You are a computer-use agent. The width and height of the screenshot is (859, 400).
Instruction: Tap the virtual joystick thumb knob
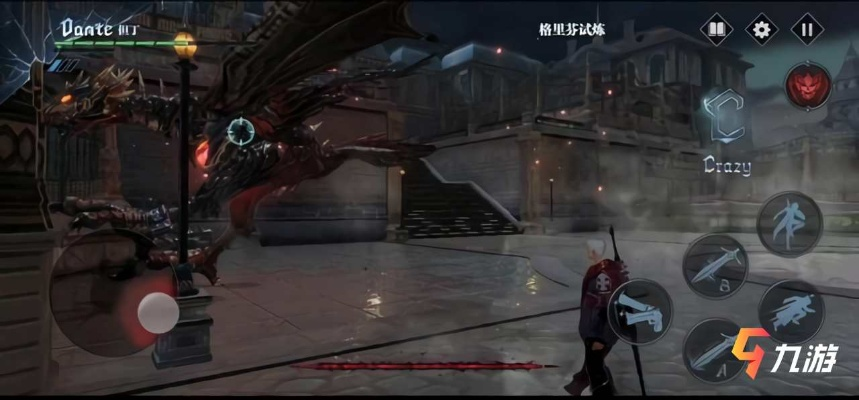coord(157,313)
